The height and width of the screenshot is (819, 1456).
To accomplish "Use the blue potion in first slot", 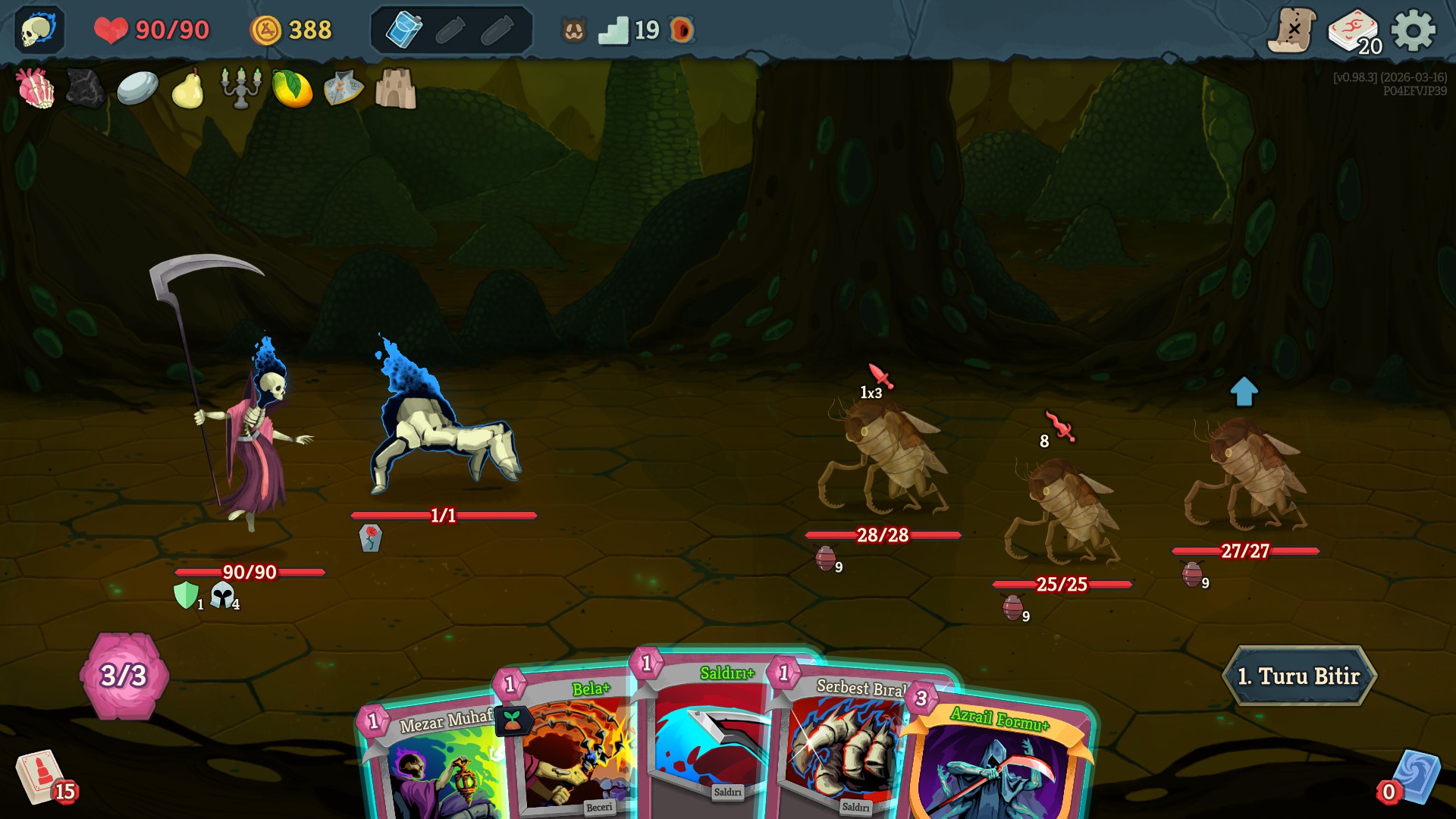I will pyautogui.click(x=403, y=30).
